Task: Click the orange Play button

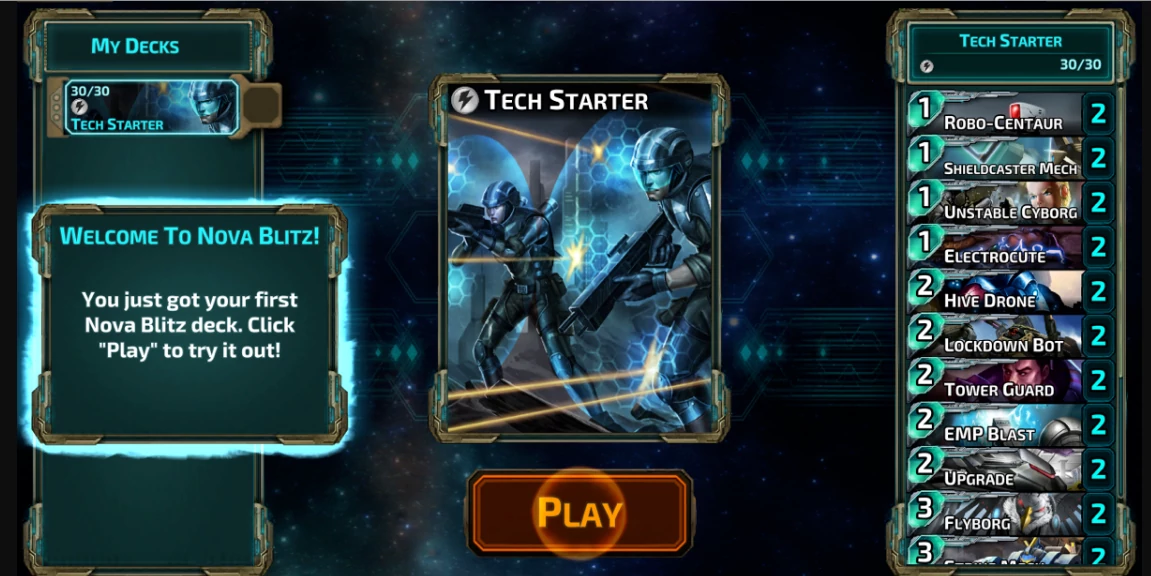Action: (580, 513)
